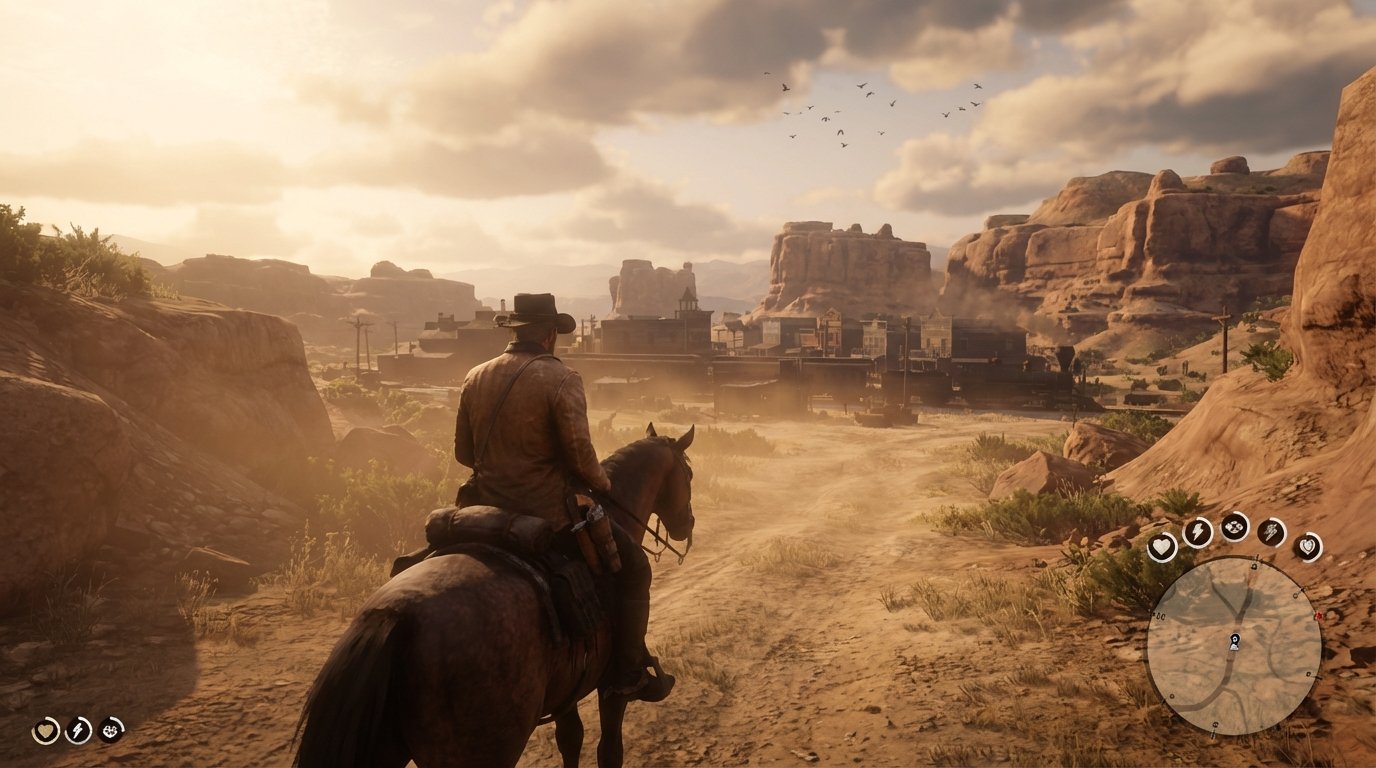
Task: Select the red marker on the minimap edge
Action: click(x=1318, y=615)
